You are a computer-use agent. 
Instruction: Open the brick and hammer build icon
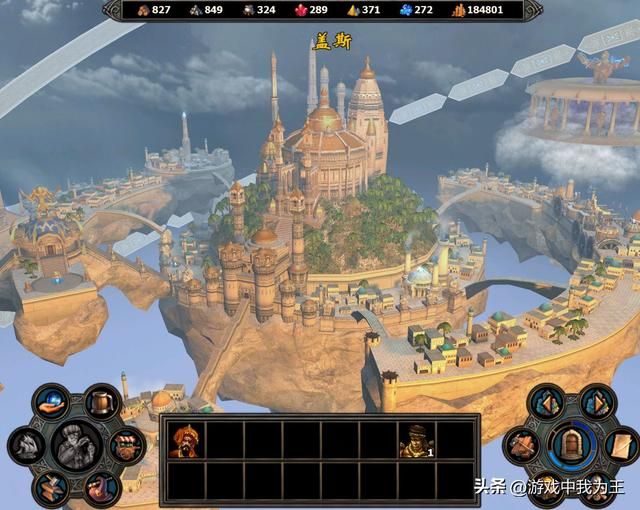pyautogui.click(x=524, y=444)
